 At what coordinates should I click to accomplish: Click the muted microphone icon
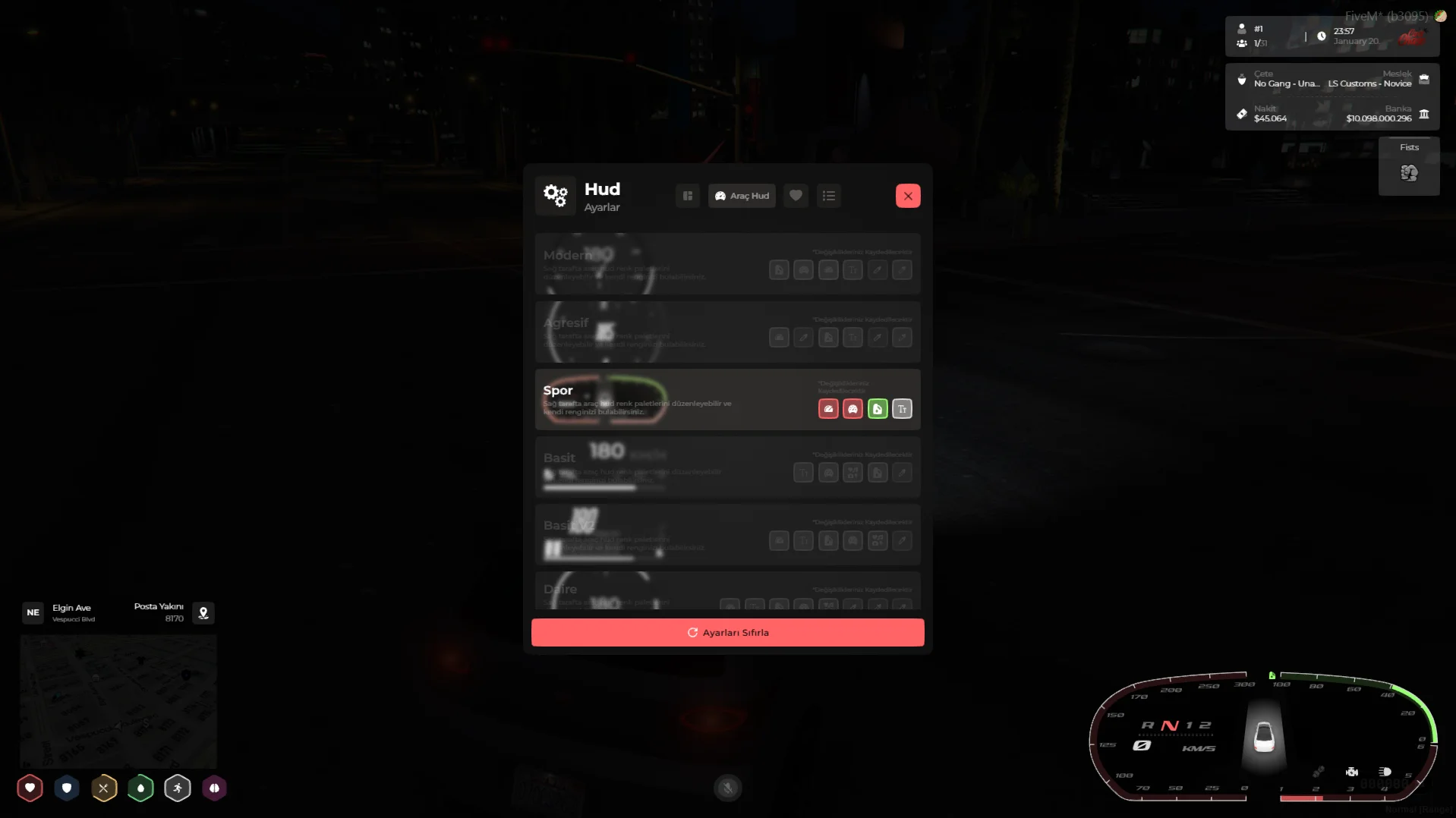pyautogui.click(x=727, y=788)
